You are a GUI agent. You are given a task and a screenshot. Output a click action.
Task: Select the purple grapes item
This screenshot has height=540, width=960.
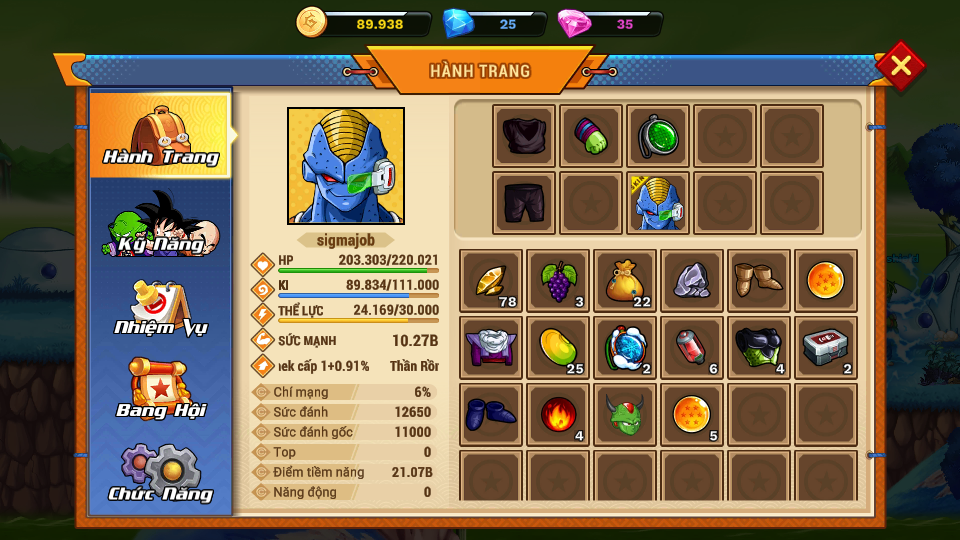[557, 281]
